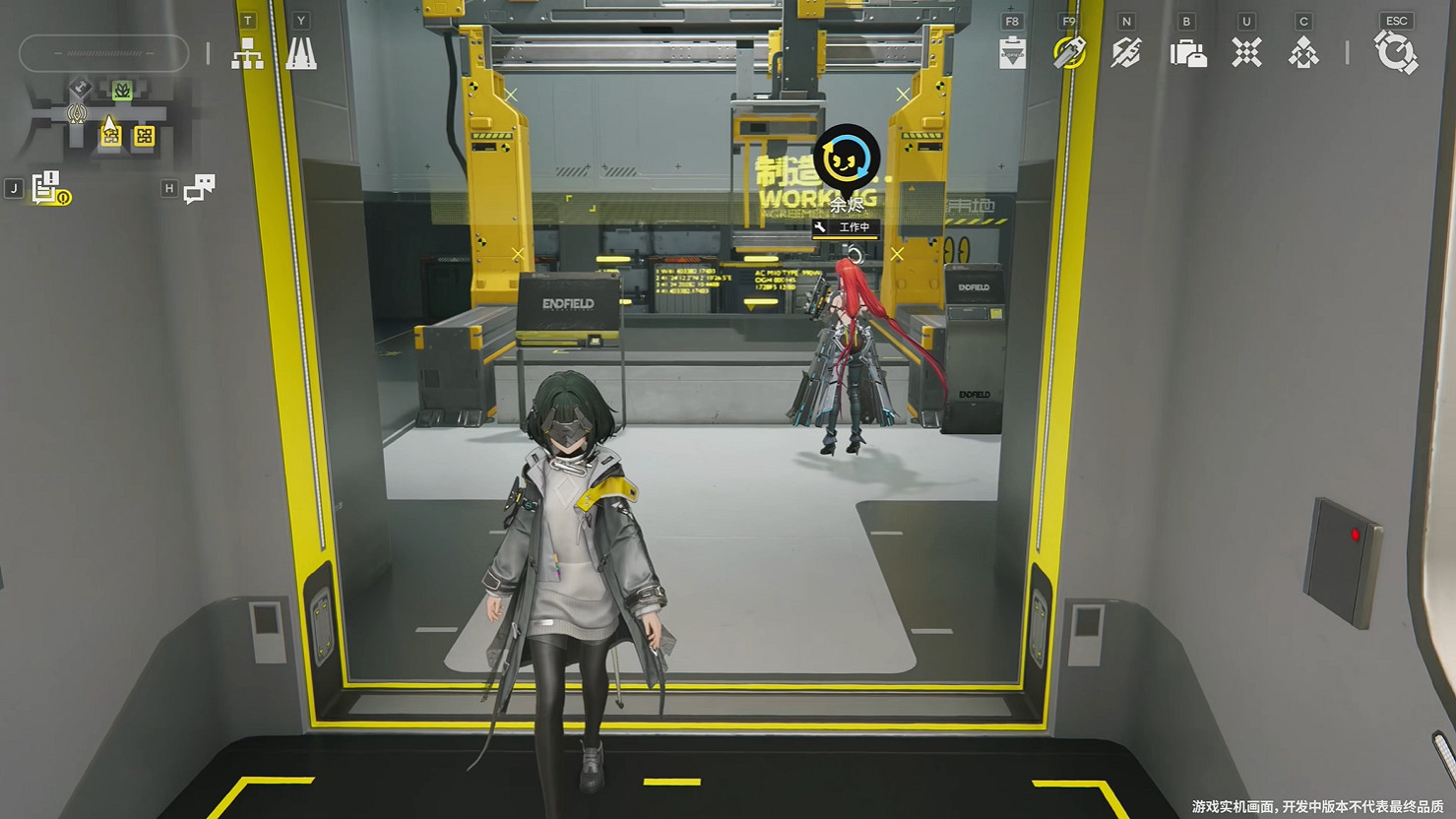The height and width of the screenshot is (819, 1456).
Task: Click the tower landmark icon above Y
Action: click(x=300, y=54)
